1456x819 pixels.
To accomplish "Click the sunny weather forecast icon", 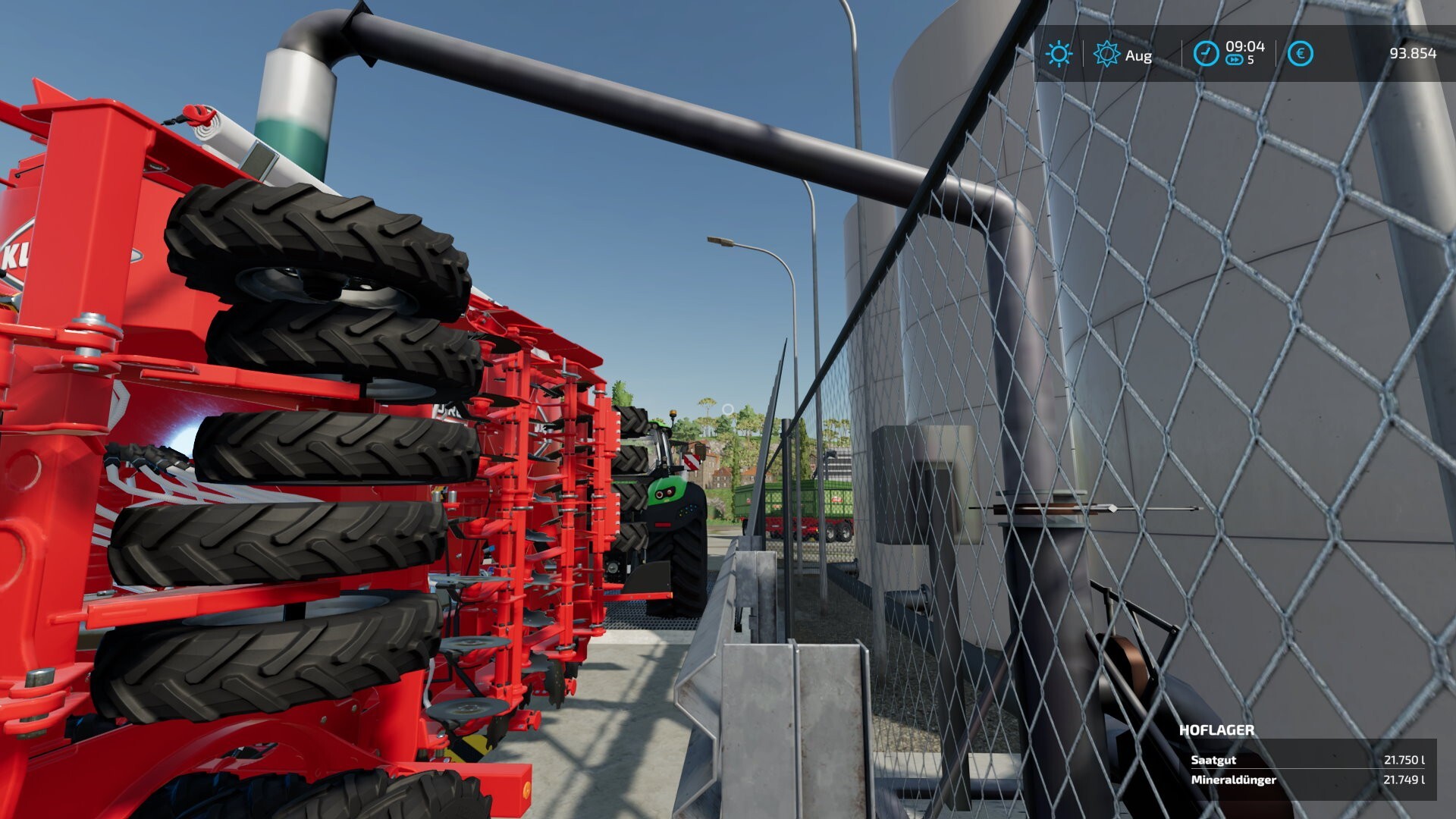I will [1059, 54].
